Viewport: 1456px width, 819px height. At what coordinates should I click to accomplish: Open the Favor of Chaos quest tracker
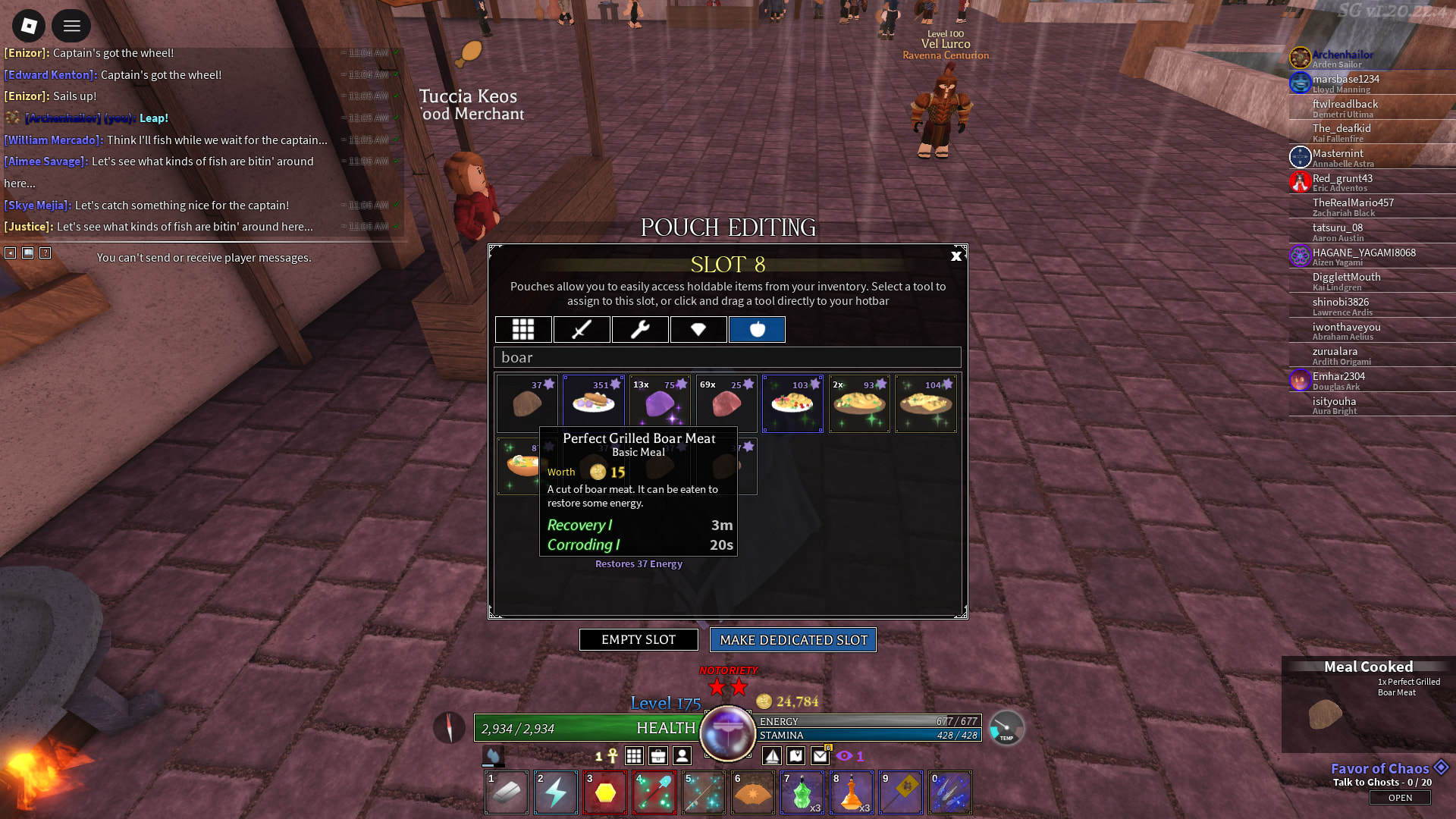coord(1400,798)
